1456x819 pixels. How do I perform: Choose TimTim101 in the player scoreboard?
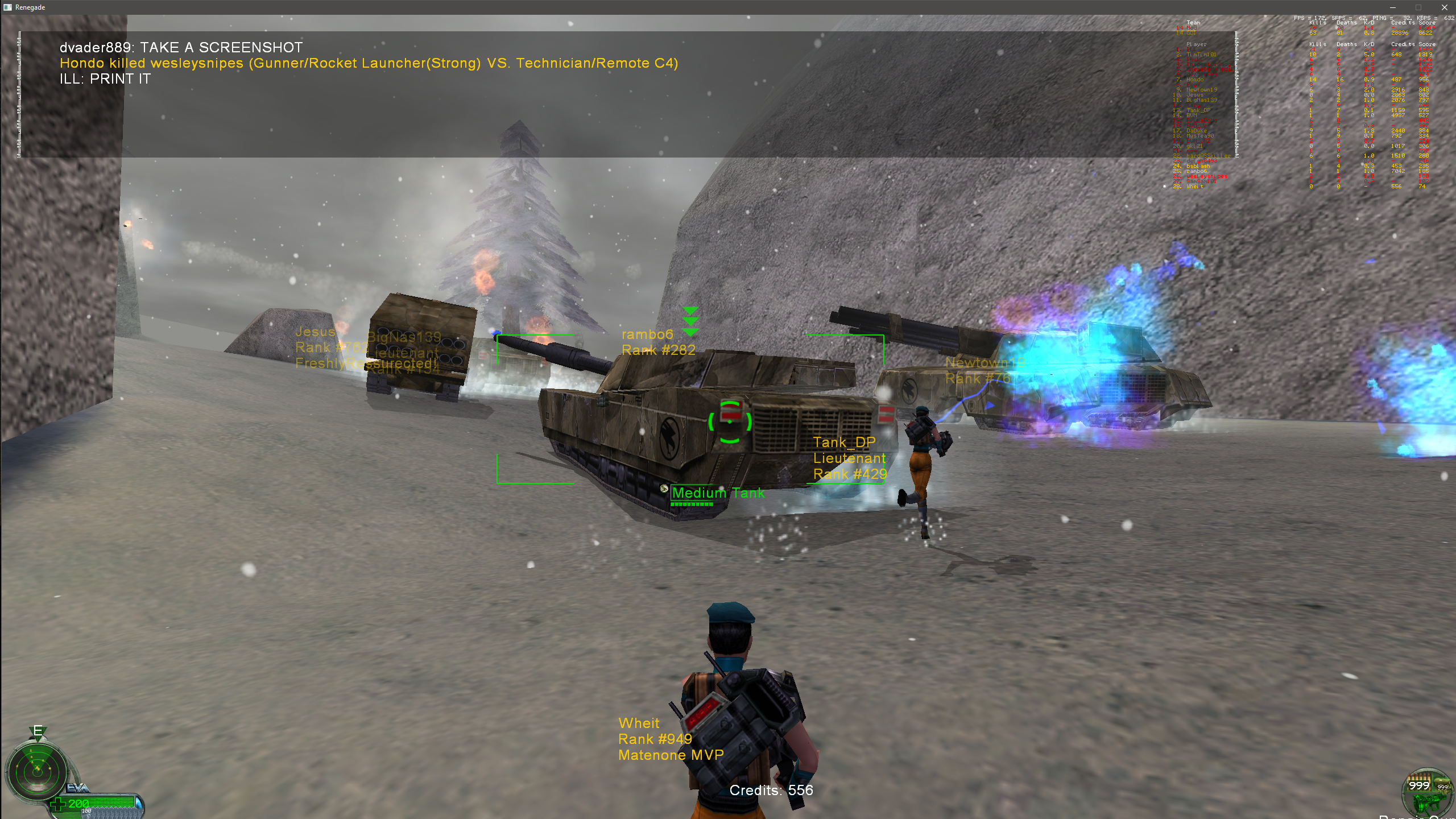pos(1201,55)
